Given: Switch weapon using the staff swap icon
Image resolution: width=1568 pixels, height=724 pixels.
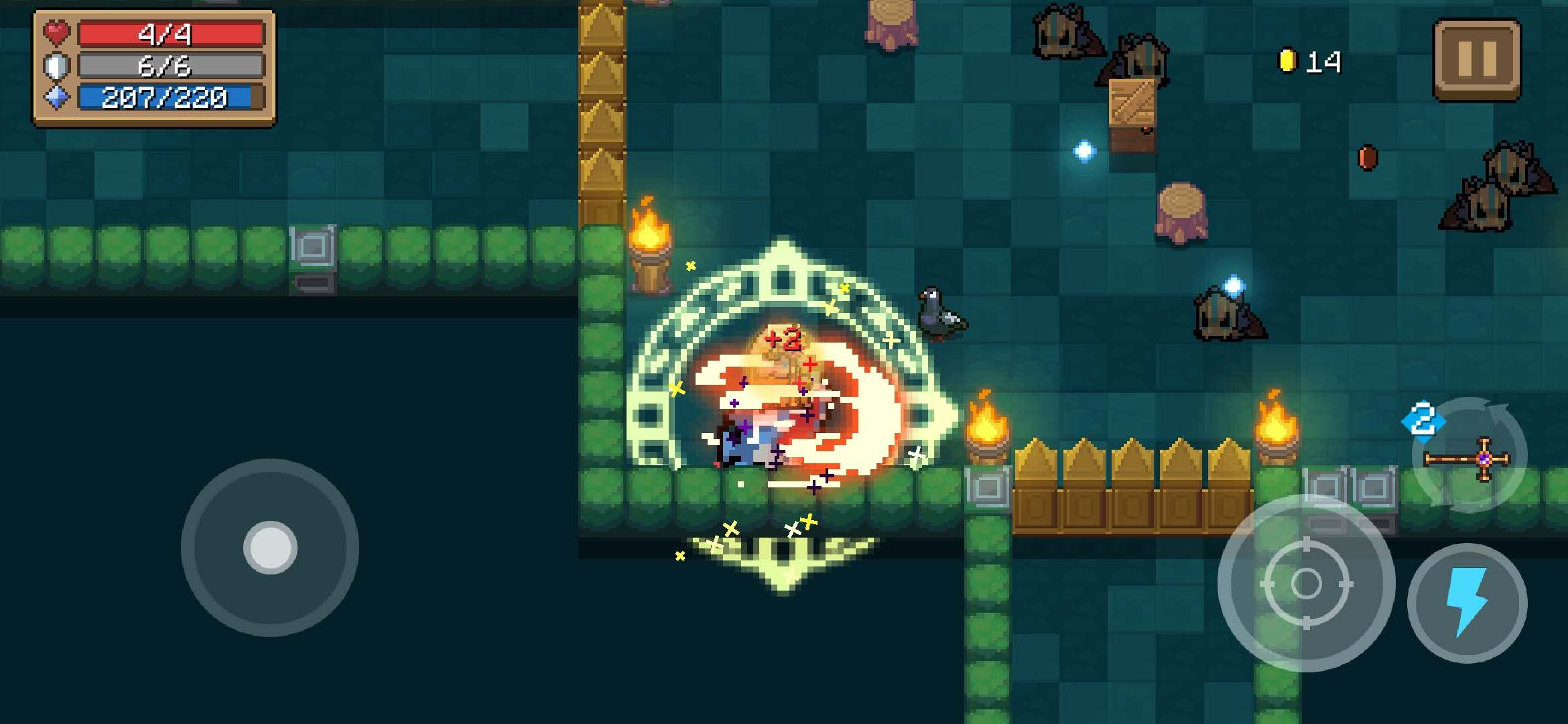Looking at the screenshot, I should 1469,457.
